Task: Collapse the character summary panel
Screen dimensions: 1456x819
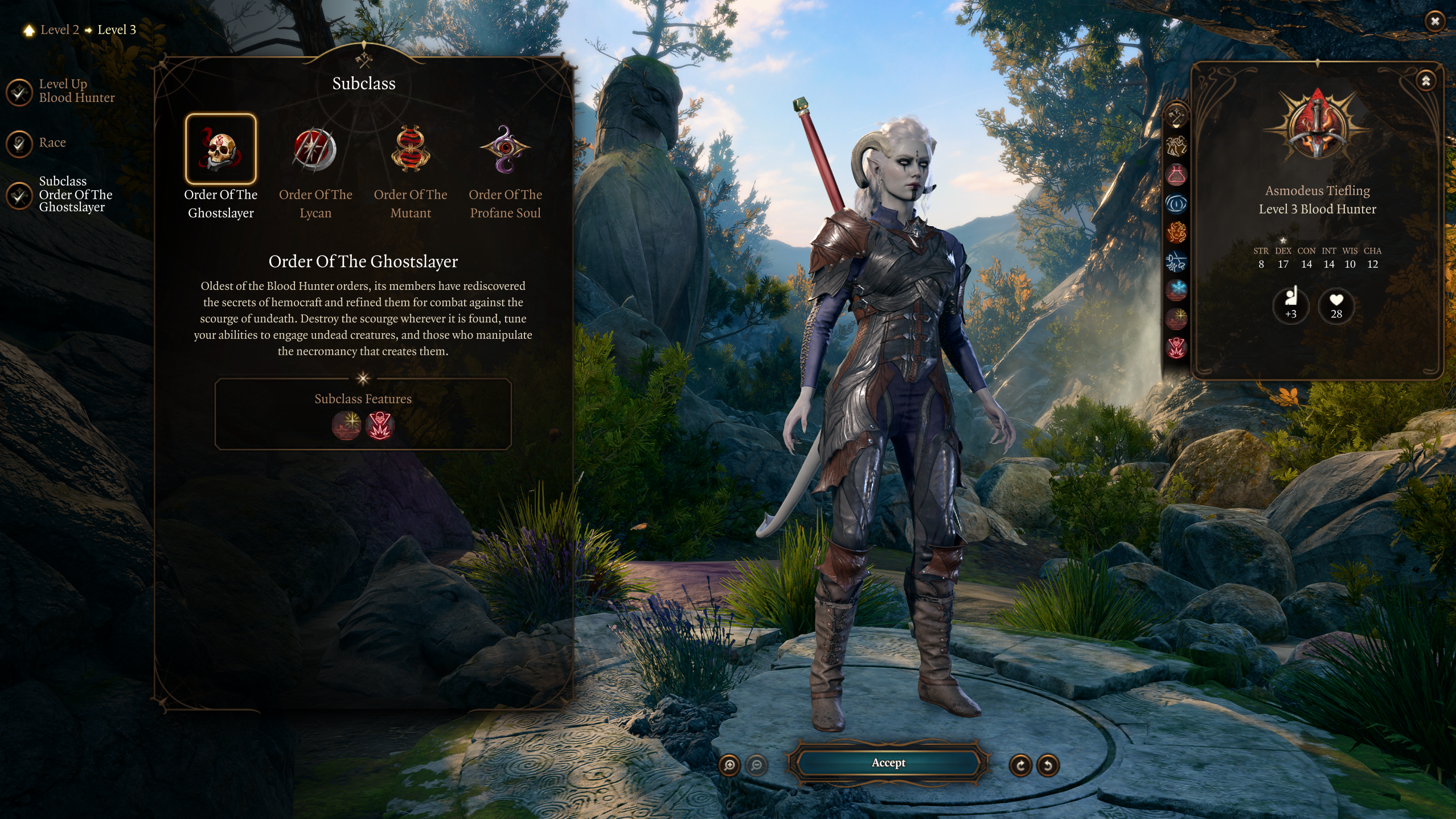Action: click(x=1426, y=81)
